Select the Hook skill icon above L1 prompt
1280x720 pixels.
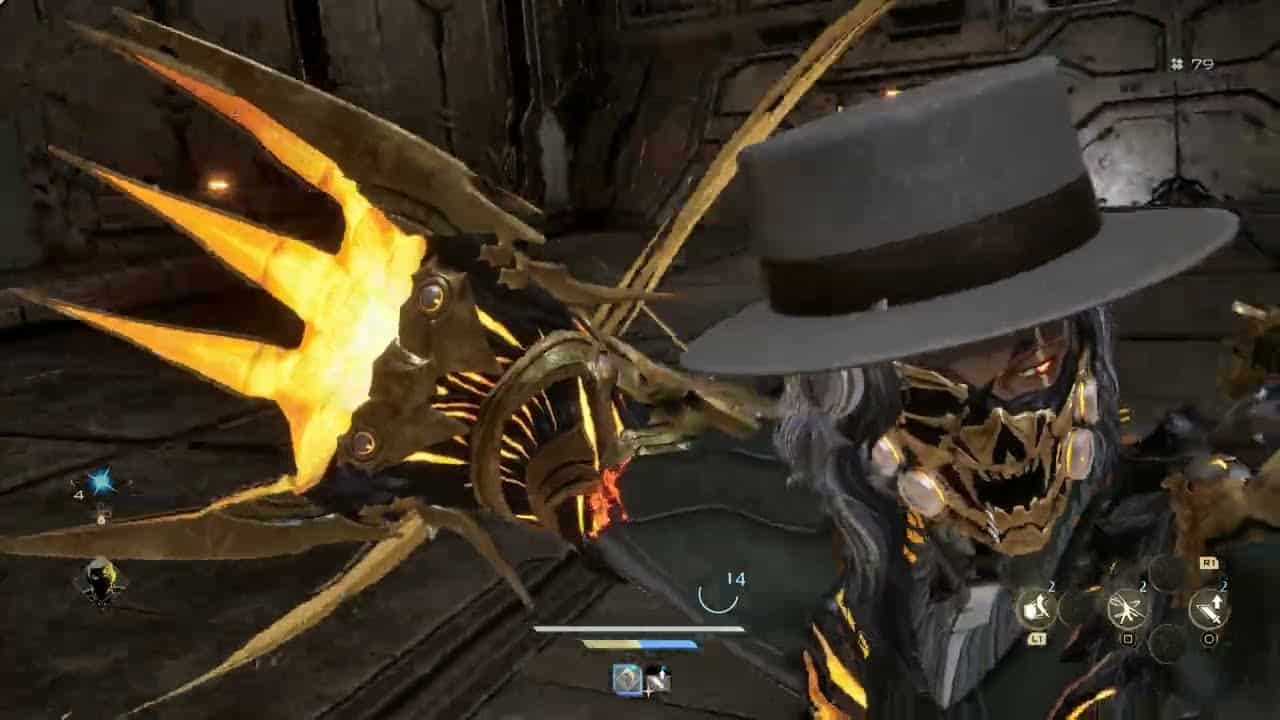tap(1037, 607)
